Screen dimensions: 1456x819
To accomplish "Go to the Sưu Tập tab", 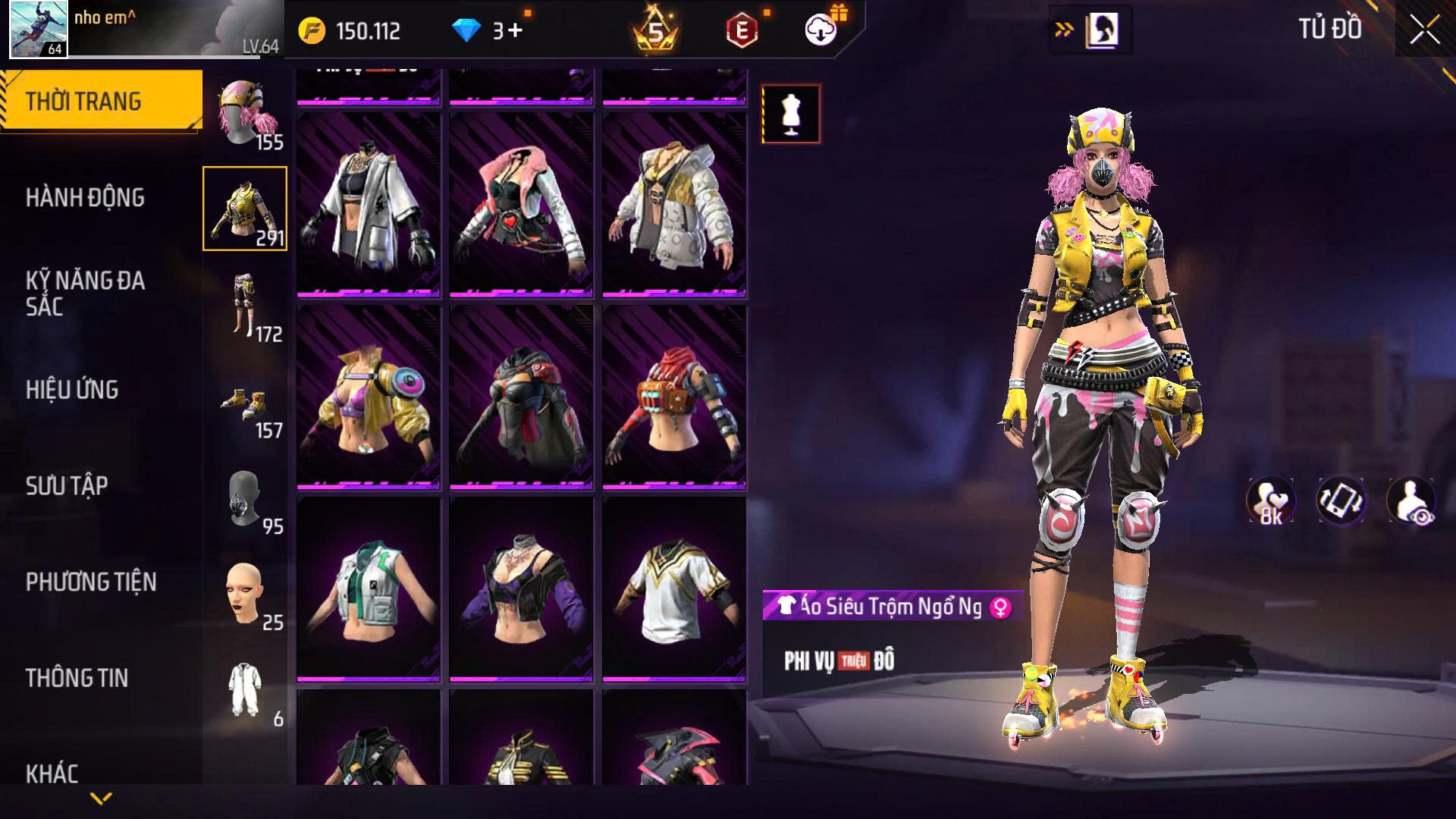I will tap(67, 486).
